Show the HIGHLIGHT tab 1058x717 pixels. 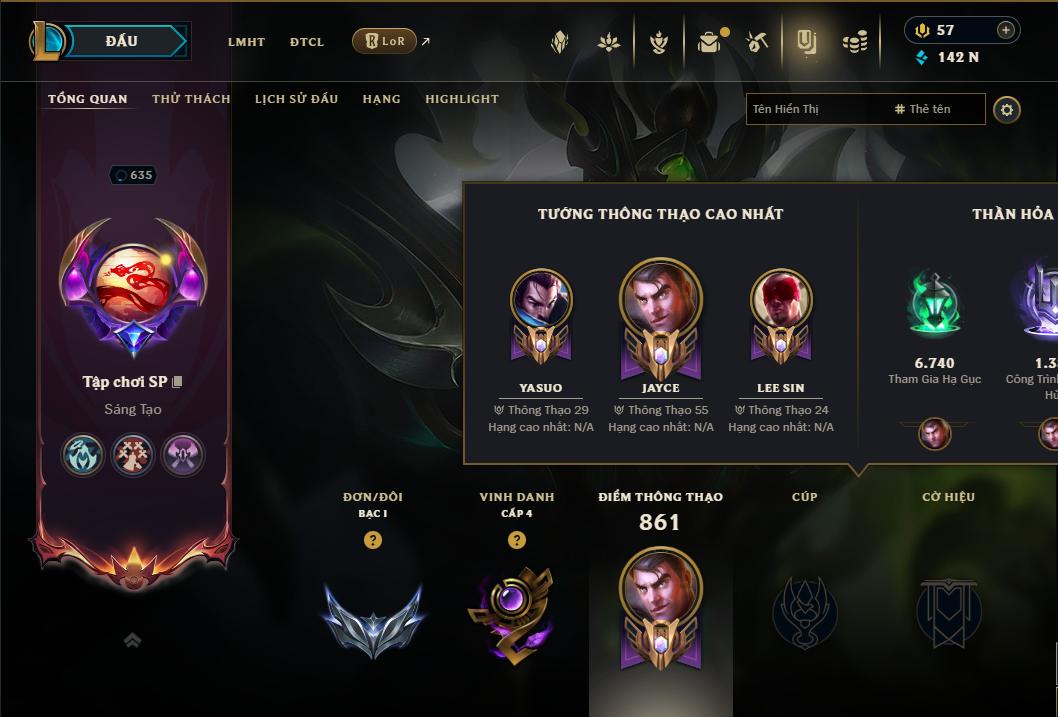coord(462,99)
